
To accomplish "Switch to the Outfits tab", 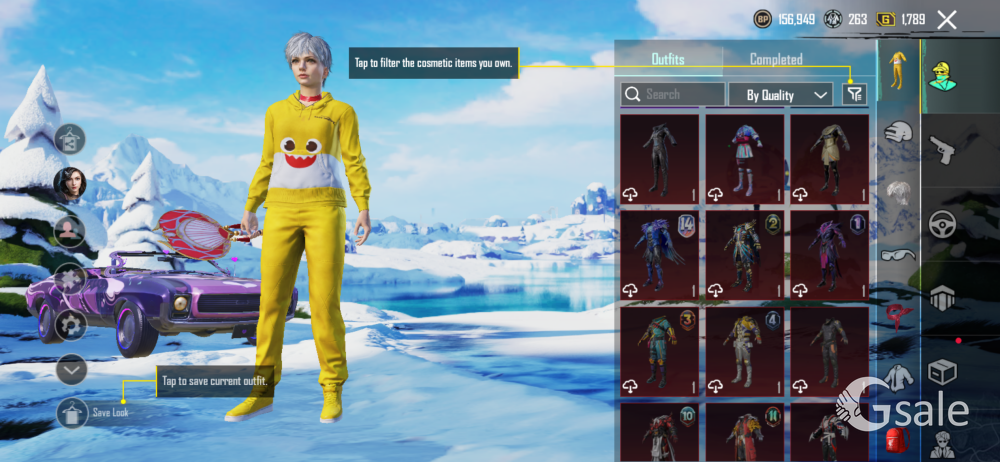I will pyautogui.click(x=668, y=59).
